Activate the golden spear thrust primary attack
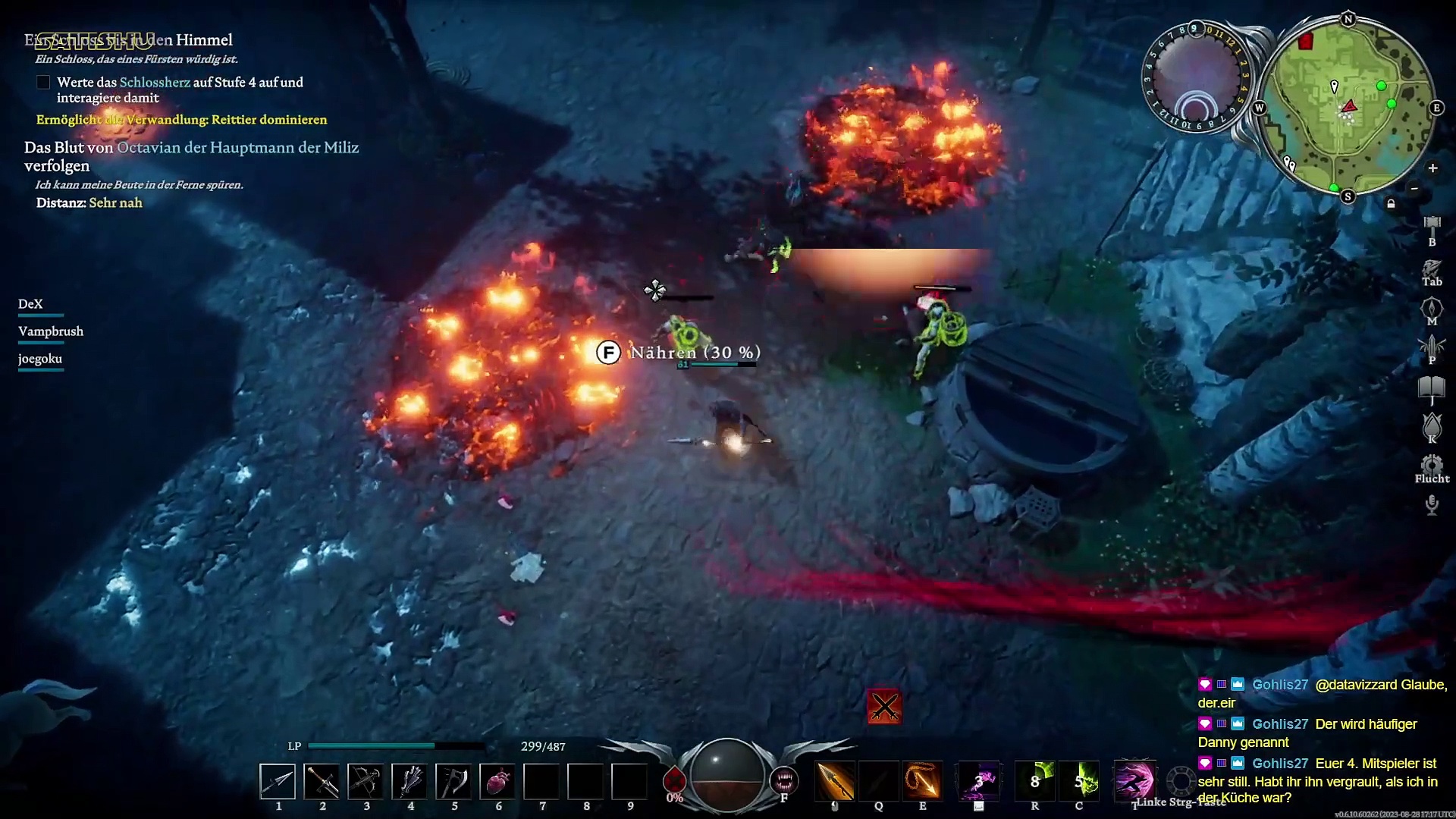 pos(835,781)
